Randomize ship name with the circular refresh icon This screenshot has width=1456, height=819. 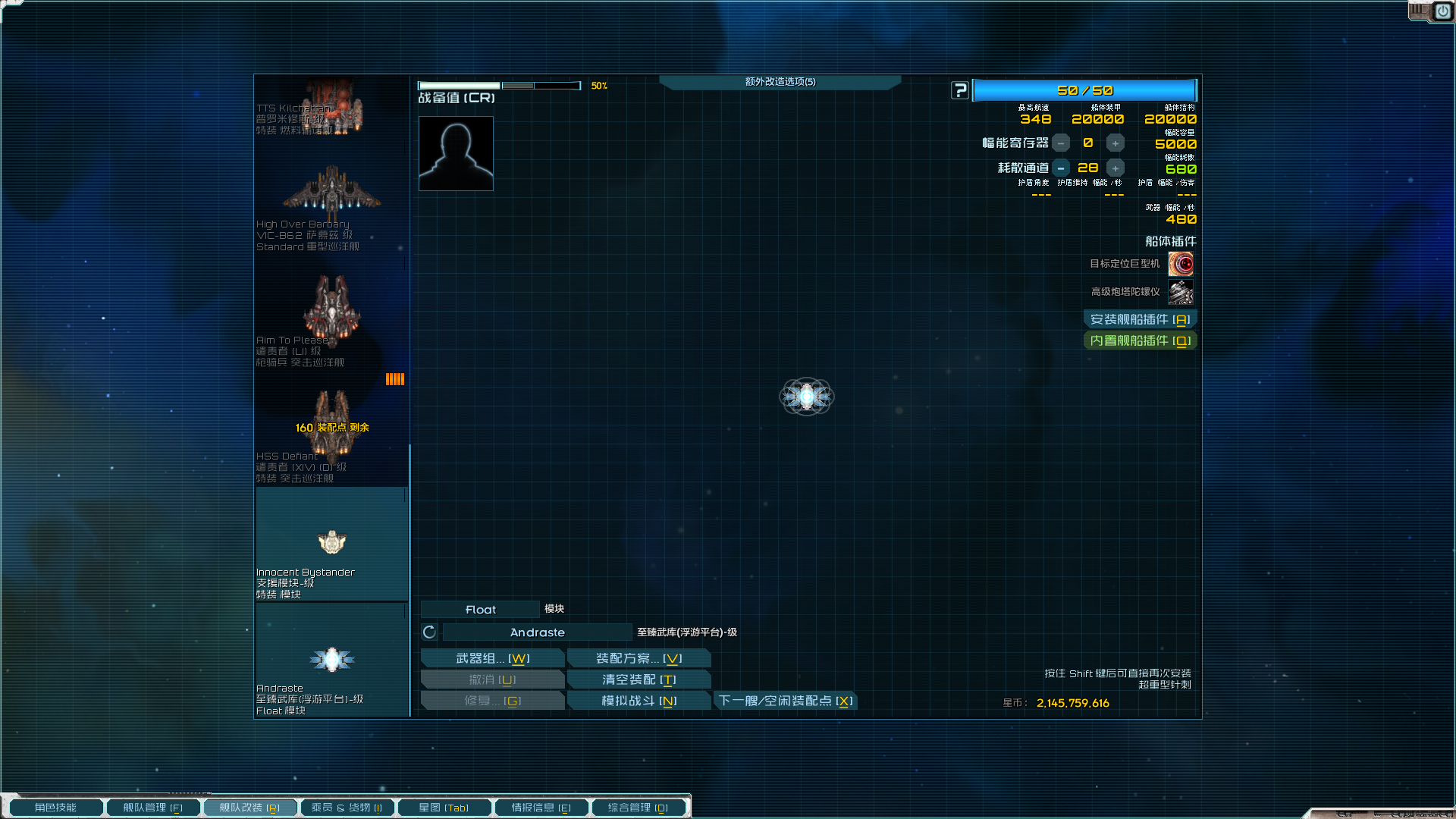428,632
